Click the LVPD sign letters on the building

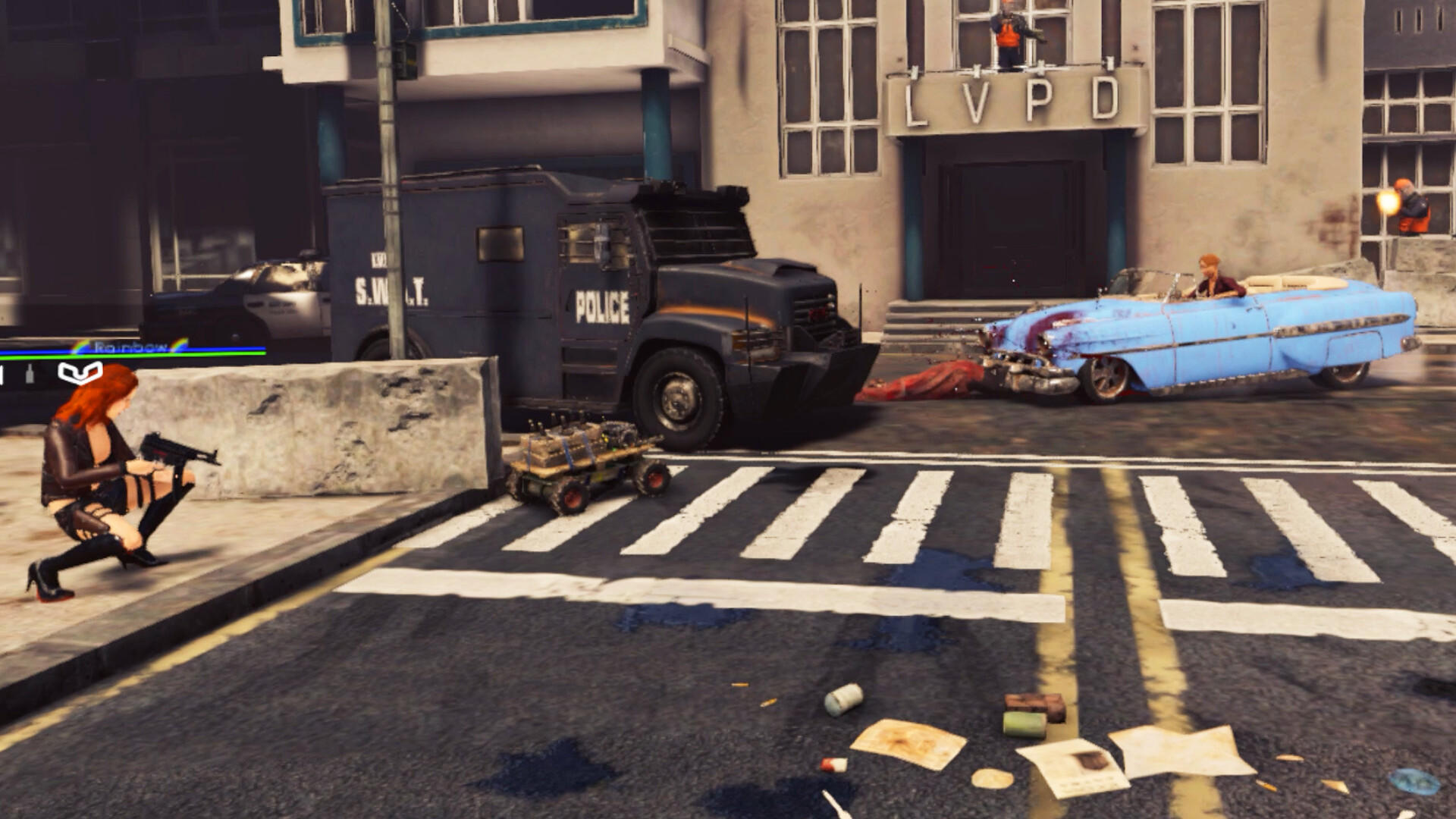tap(1011, 99)
